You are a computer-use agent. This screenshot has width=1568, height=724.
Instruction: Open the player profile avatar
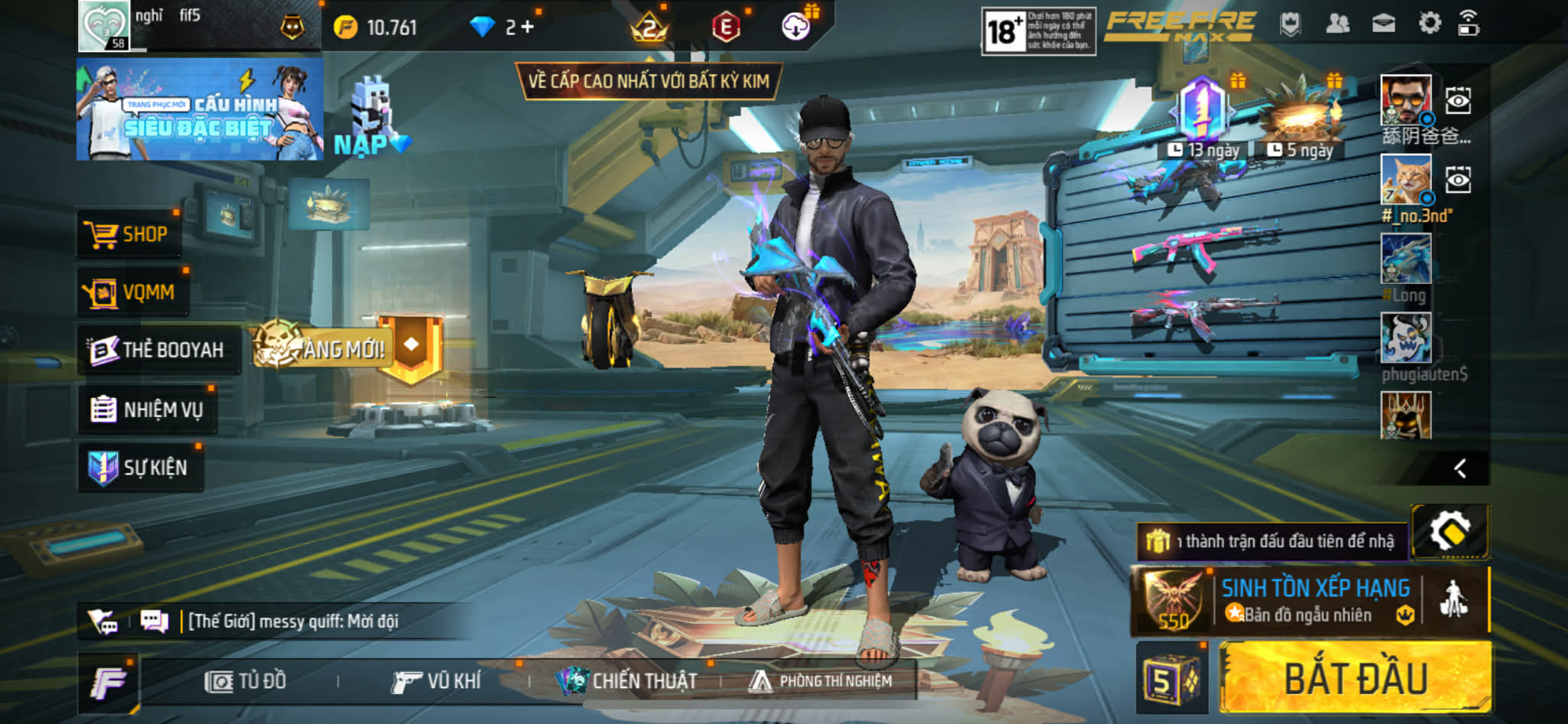coord(104,25)
